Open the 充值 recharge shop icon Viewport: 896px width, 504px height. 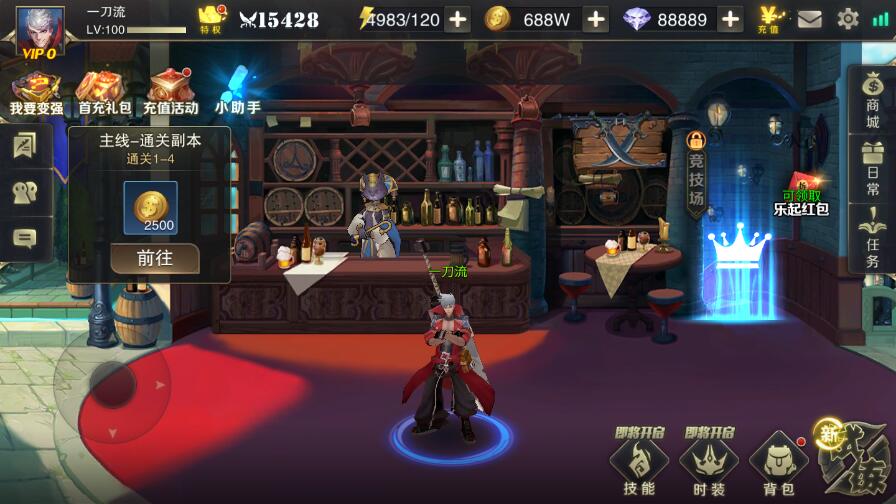point(772,18)
